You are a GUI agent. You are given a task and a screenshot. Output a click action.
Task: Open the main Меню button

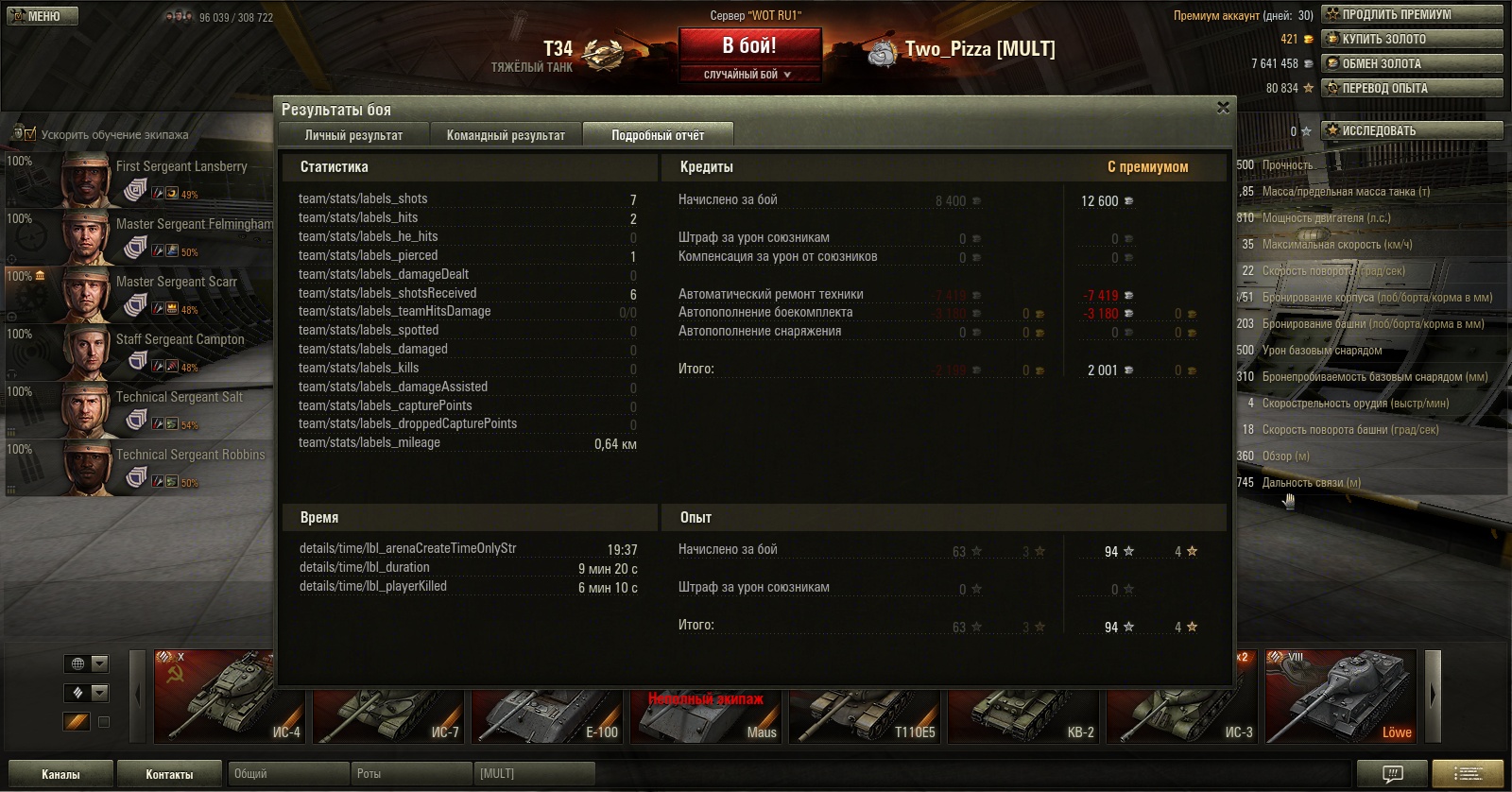(43, 16)
